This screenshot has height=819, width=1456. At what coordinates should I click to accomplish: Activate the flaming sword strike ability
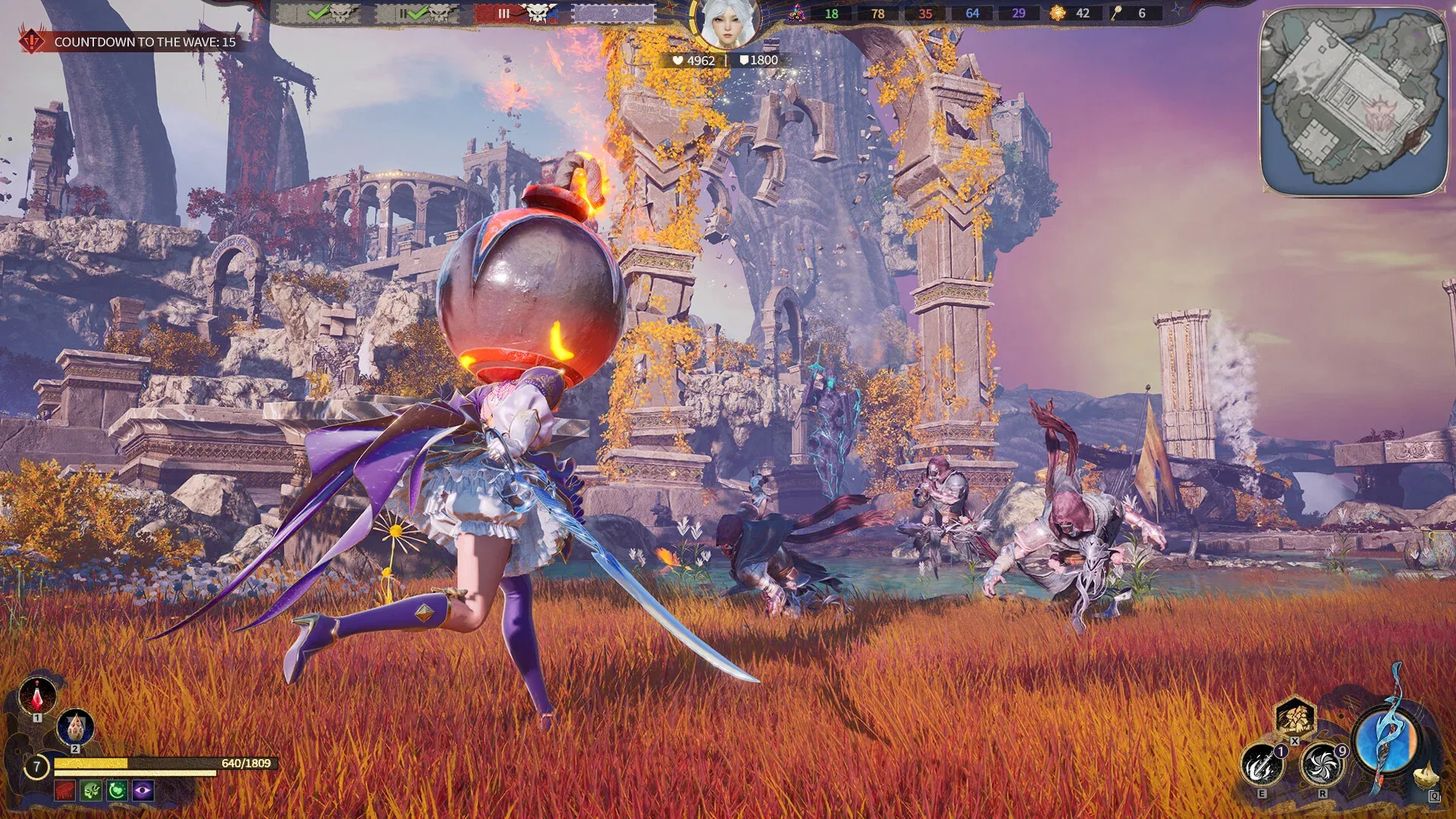tap(1261, 766)
